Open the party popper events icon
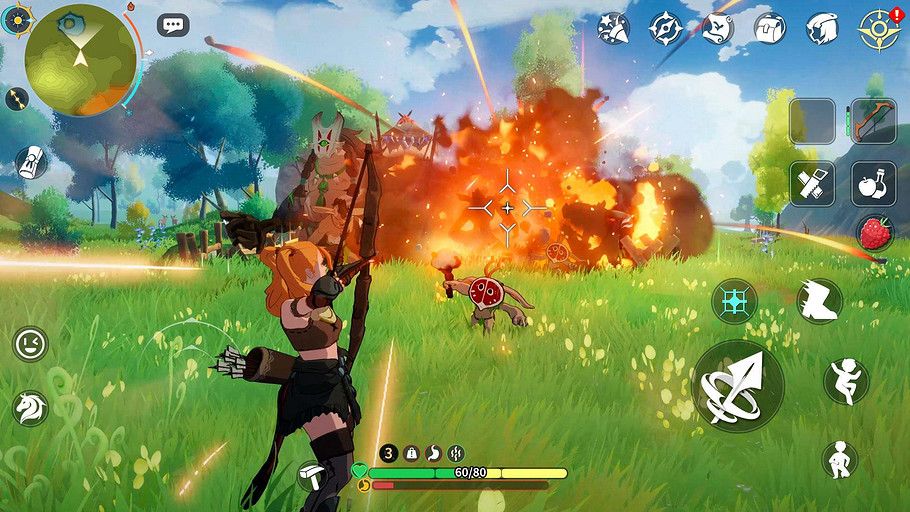Screen dimensions: 910x512 click(x=613, y=27)
